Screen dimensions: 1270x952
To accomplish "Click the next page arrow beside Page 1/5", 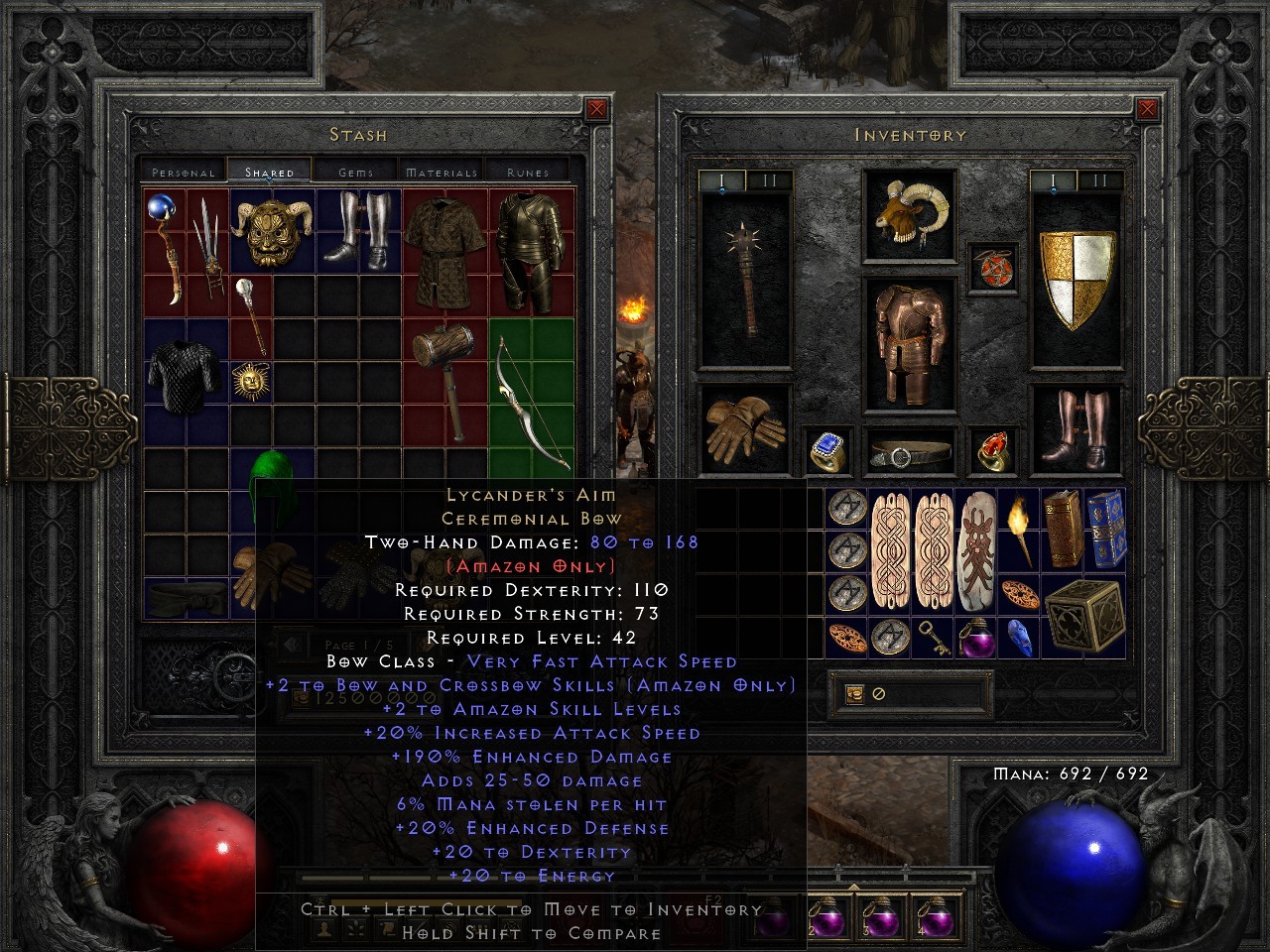I will coord(423,646).
